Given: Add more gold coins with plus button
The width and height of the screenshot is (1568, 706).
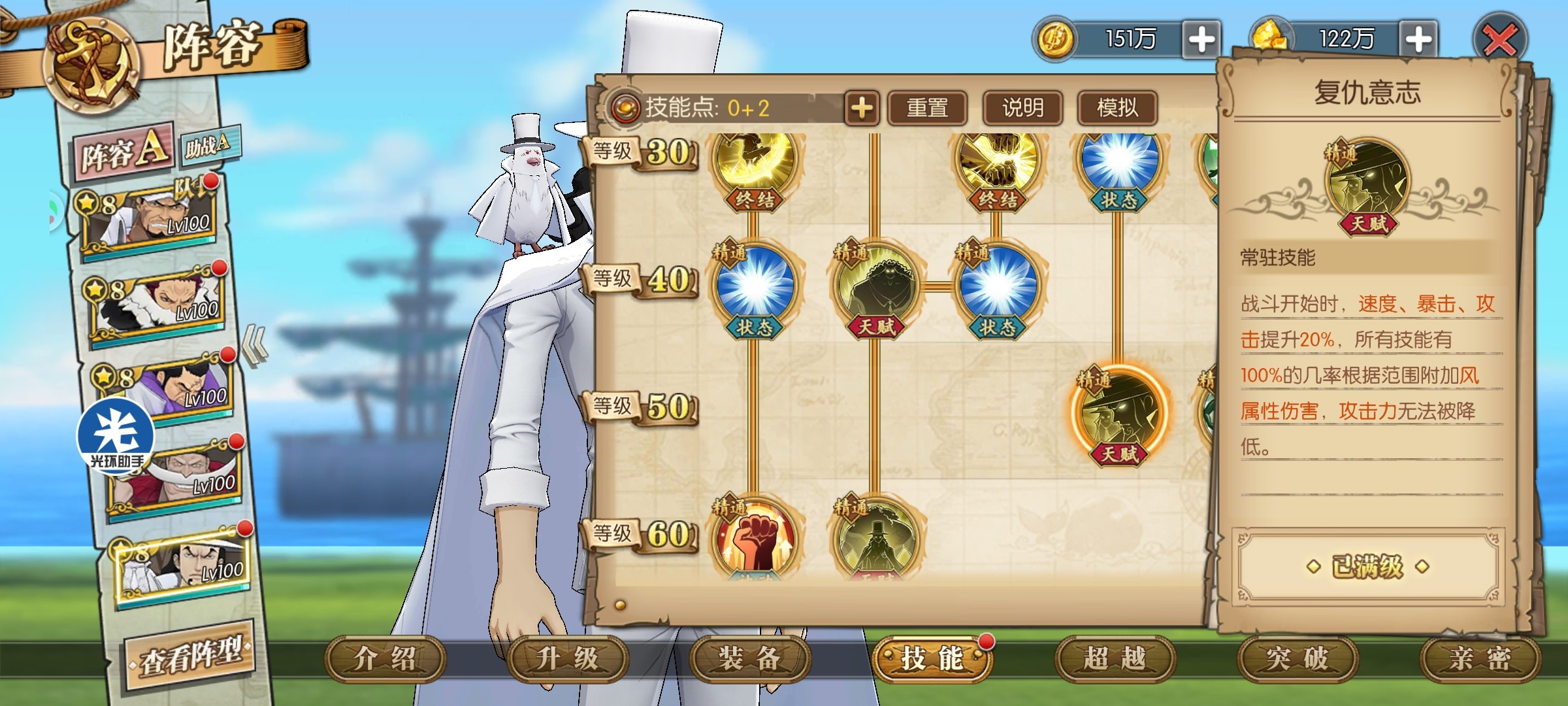Looking at the screenshot, I should tap(1201, 39).
